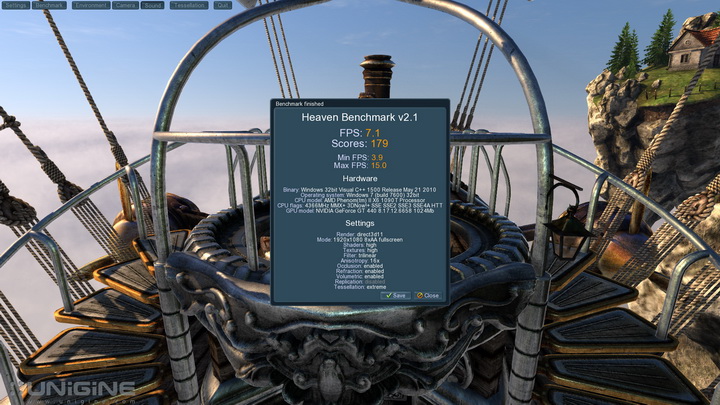The image size is (720, 405).
Task: Open the Environment options
Action: [x=90, y=5]
